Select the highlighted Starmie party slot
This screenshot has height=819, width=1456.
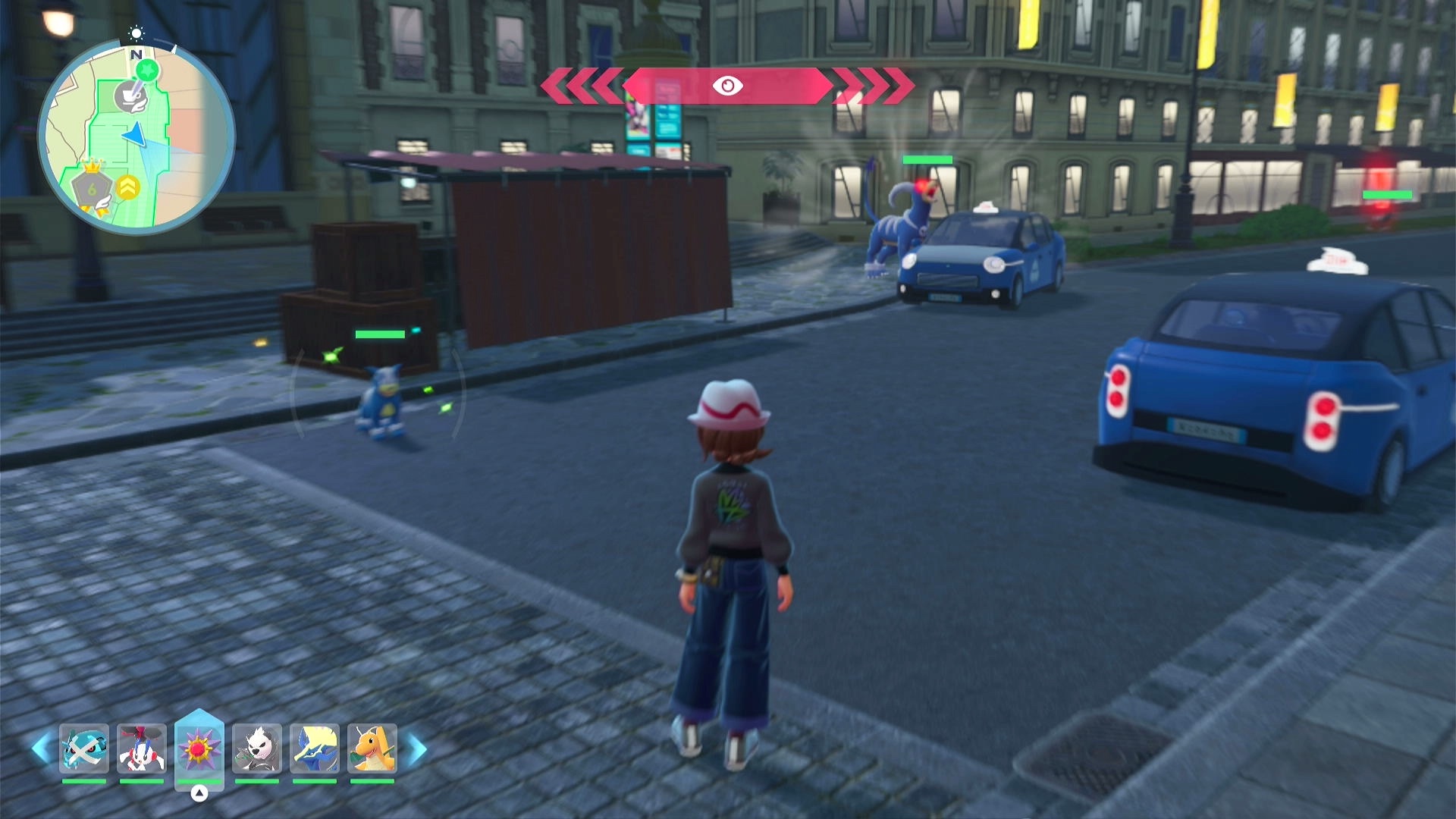point(199,749)
